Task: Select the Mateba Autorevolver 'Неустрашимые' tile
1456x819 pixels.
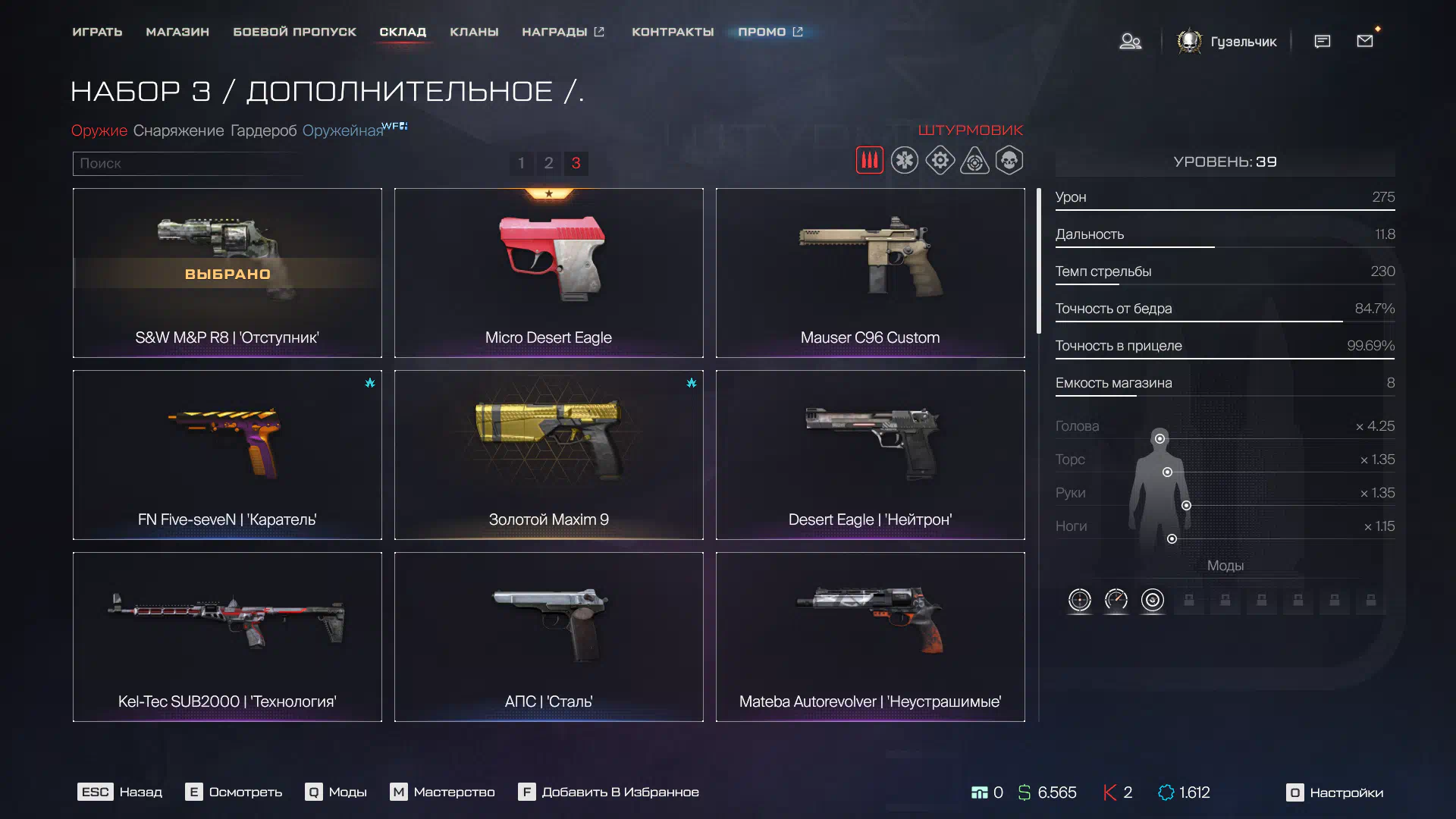Action: click(870, 637)
